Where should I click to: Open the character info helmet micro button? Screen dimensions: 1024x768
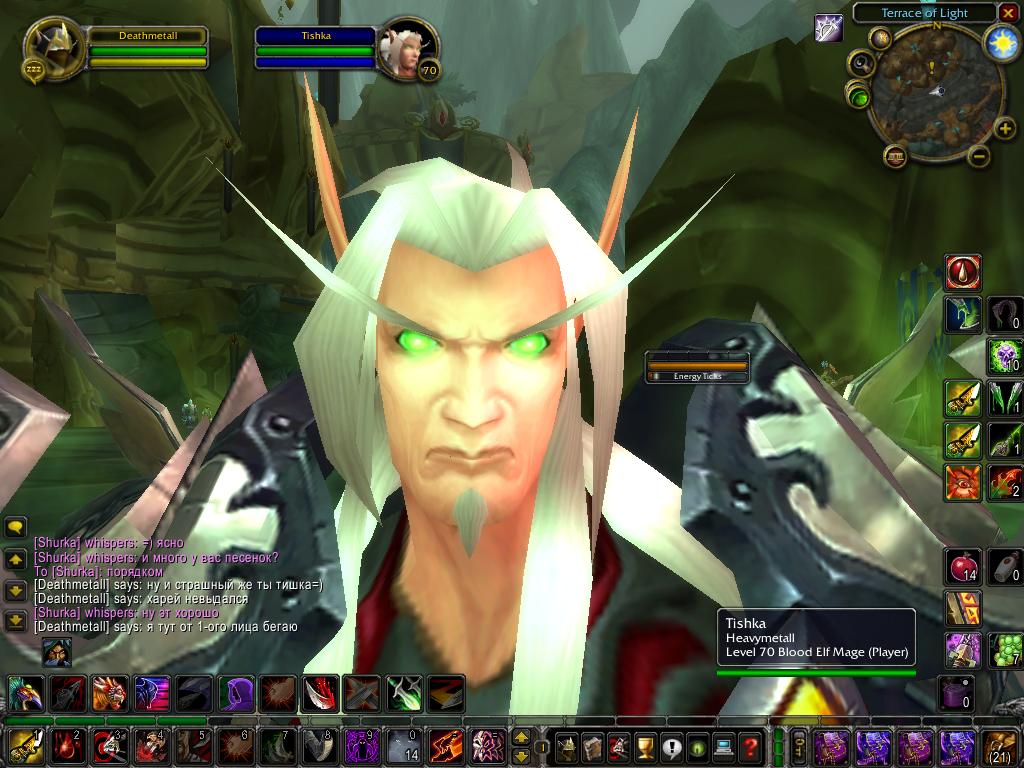coord(566,747)
